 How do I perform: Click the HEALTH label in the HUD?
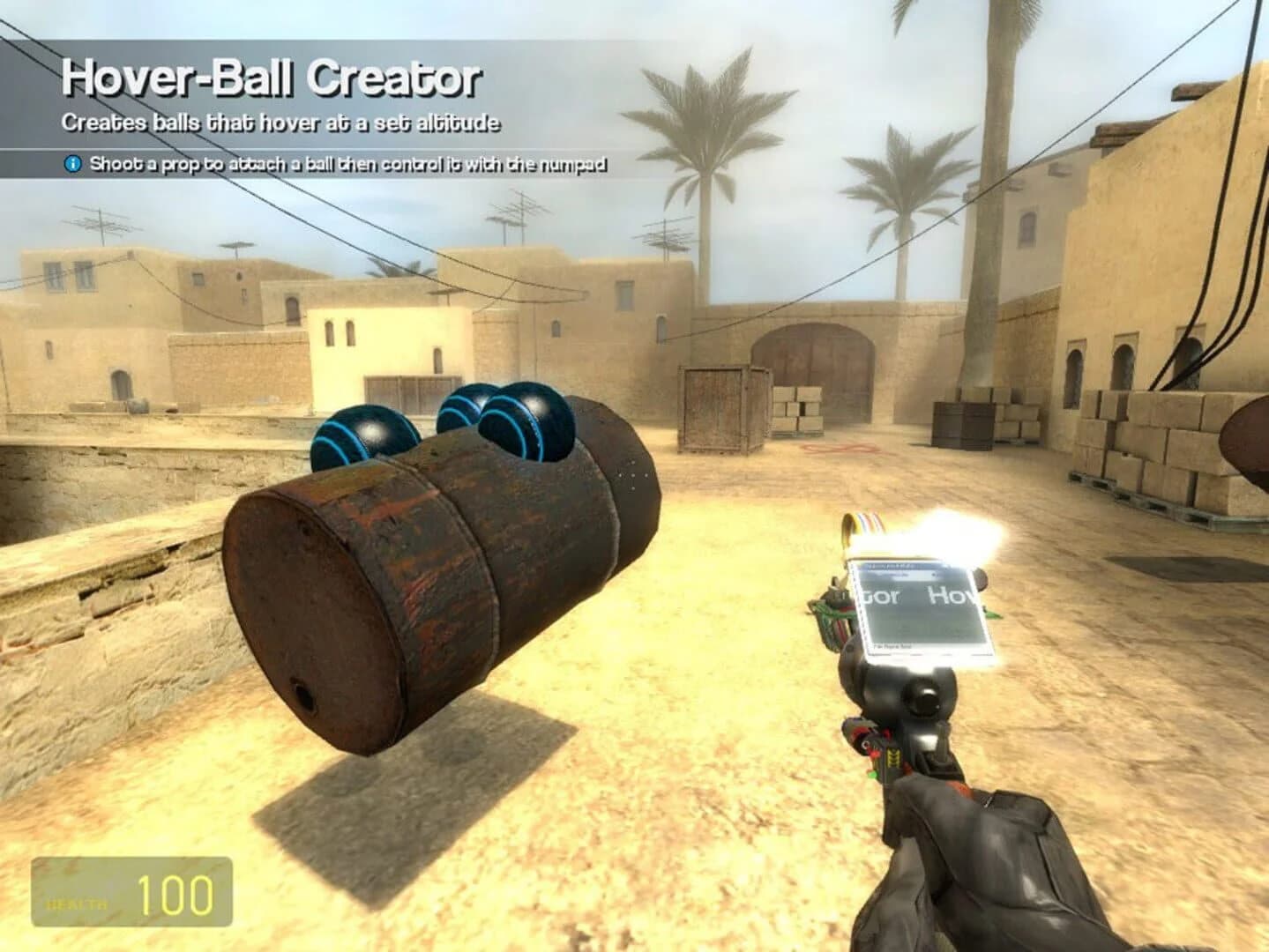(x=75, y=903)
